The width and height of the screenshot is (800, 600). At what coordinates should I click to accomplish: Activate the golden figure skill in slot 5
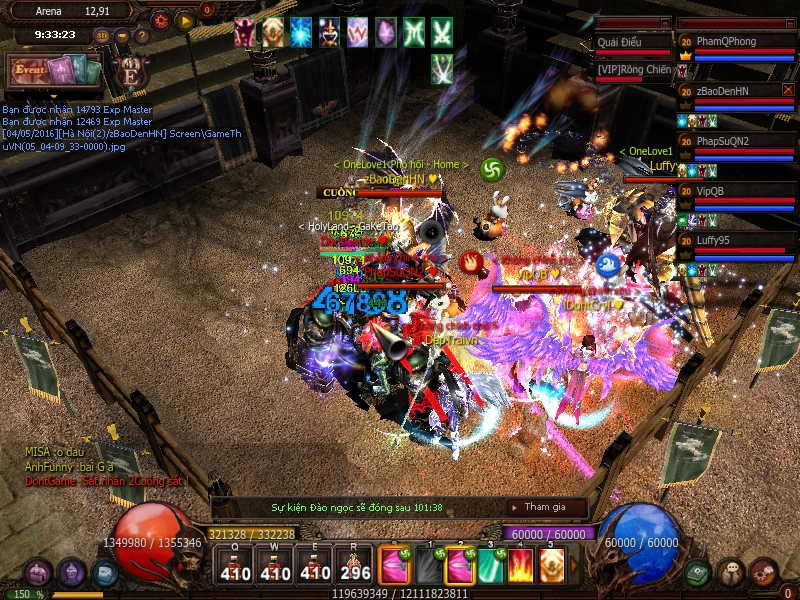[x=551, y=566]
